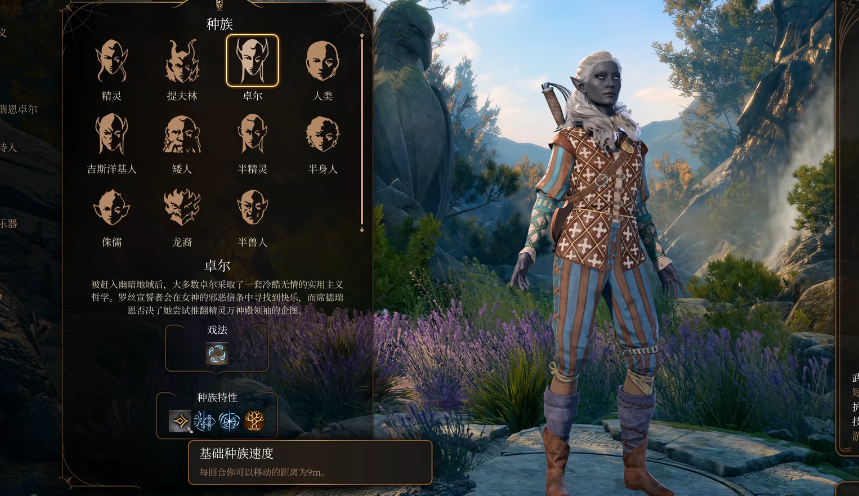Select the 侏儒 (Gnome) race portrait
Screen dimensions: 859x496
click(x=111, y=208)
